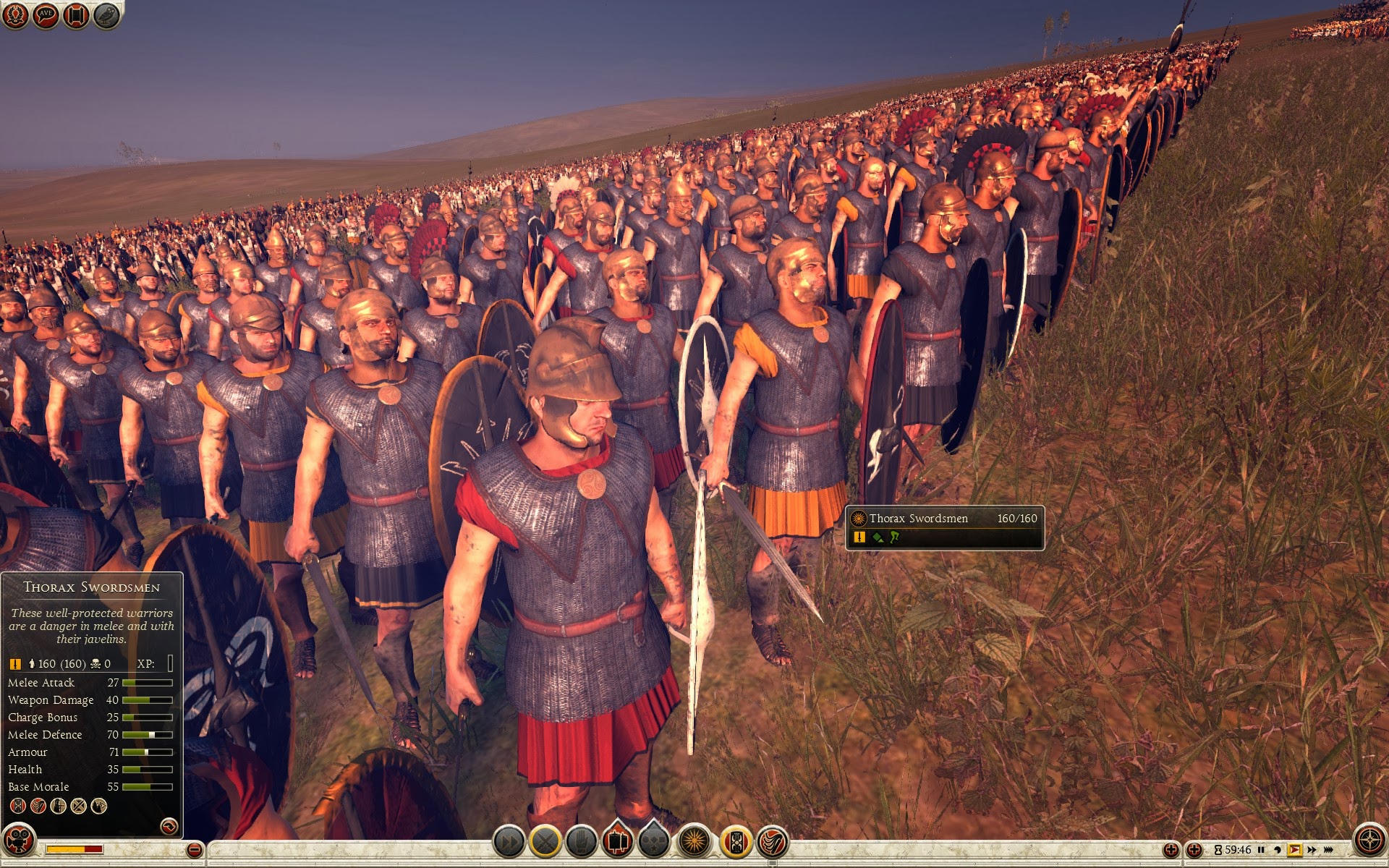Open the formation shapes button
Image resolution: width=1389 pixels, height=868 pixels.
(654, 841)
